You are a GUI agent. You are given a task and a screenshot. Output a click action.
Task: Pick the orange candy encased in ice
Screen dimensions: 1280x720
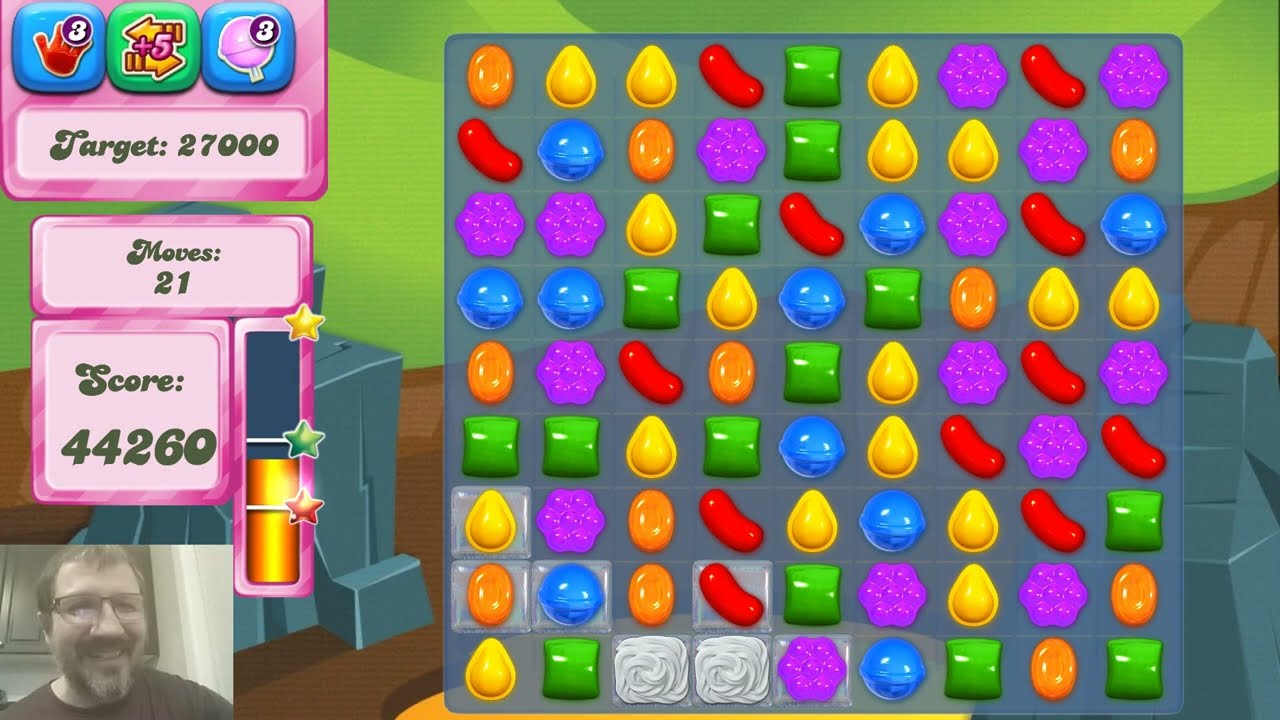(x=490, y=595)
